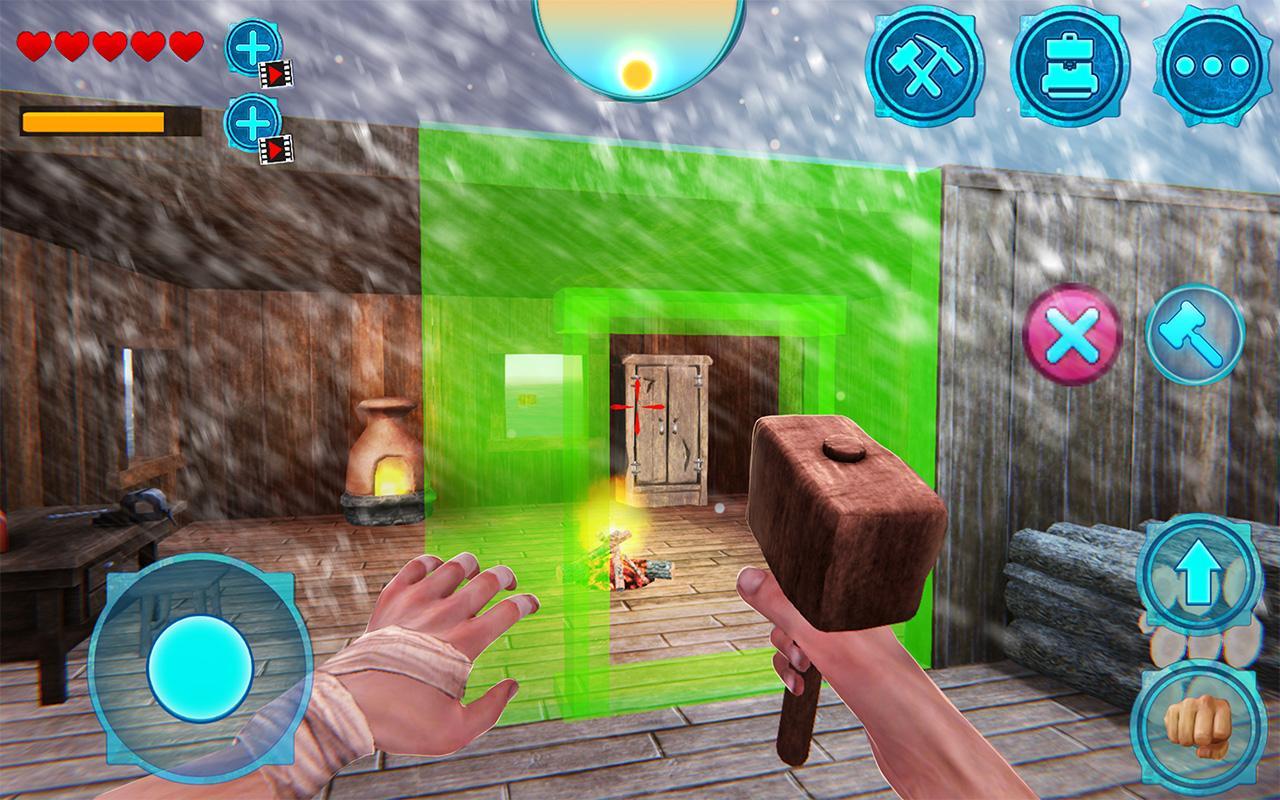Tap the lower plus icon beside the XP bar
1280x800 pixels.
point(252,124)
